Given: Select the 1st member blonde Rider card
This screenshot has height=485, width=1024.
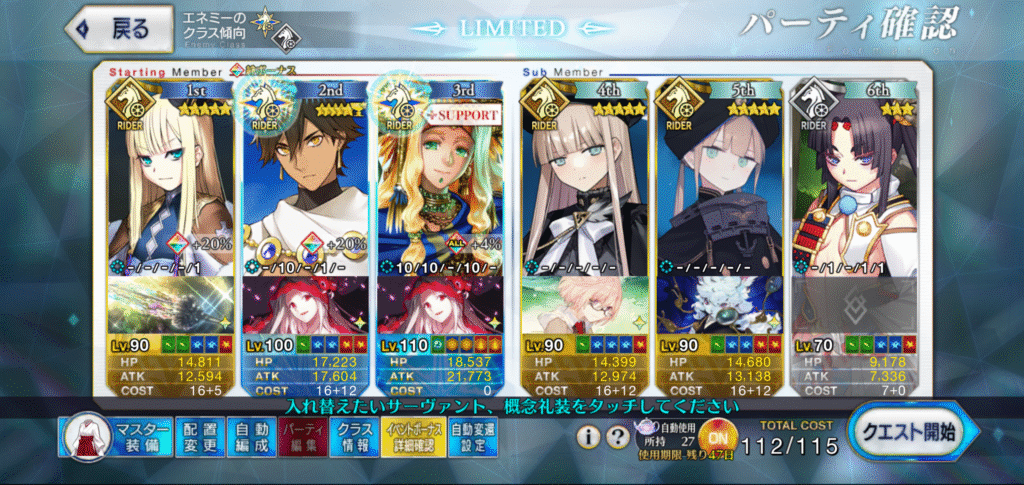Looking at the screenshot, I should pyautogui.click(x=170, y=180).
